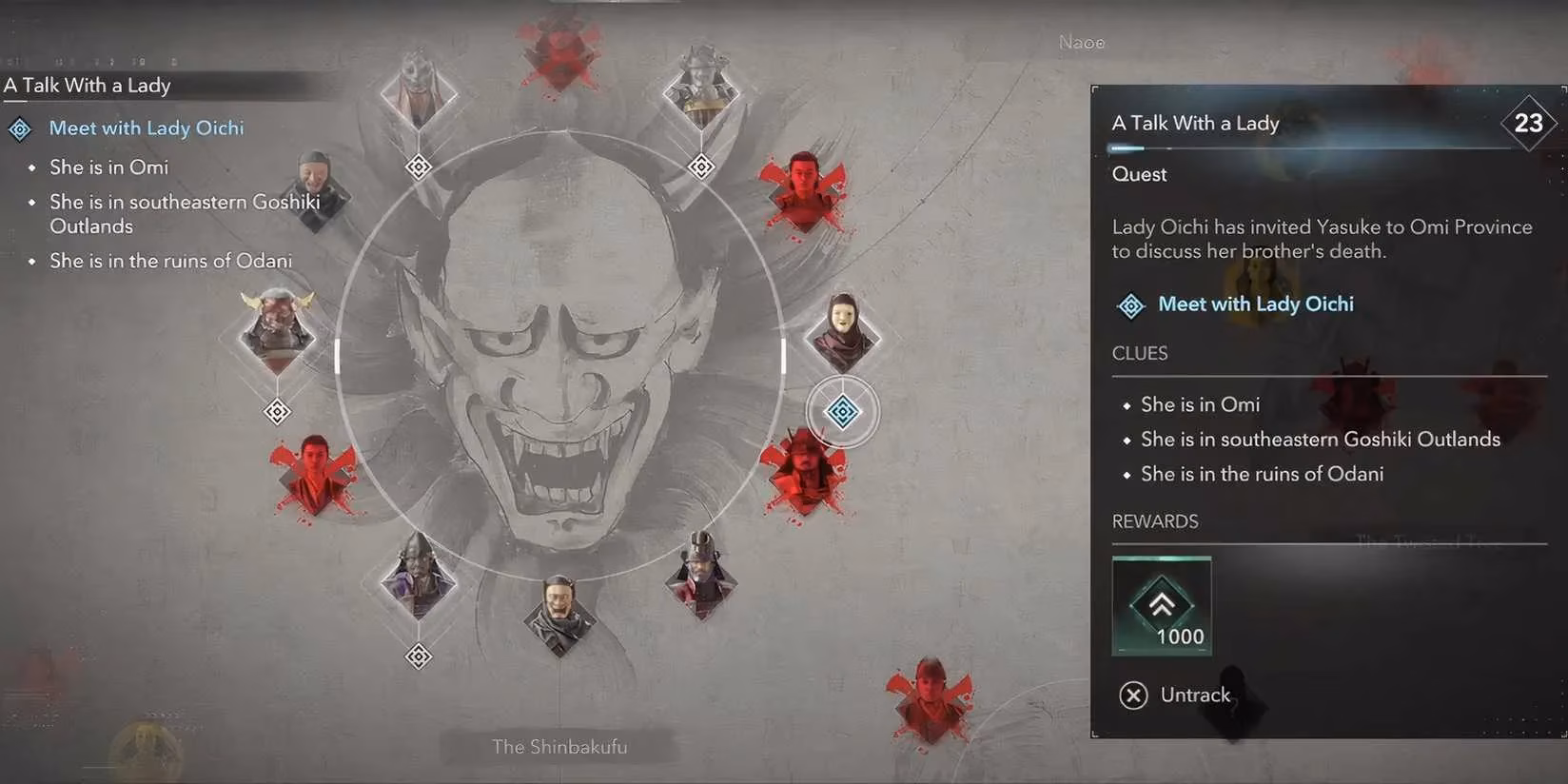The image size is (1568, 784).
Task: Switch to the Naoe character label
Action: point(1082,42)
